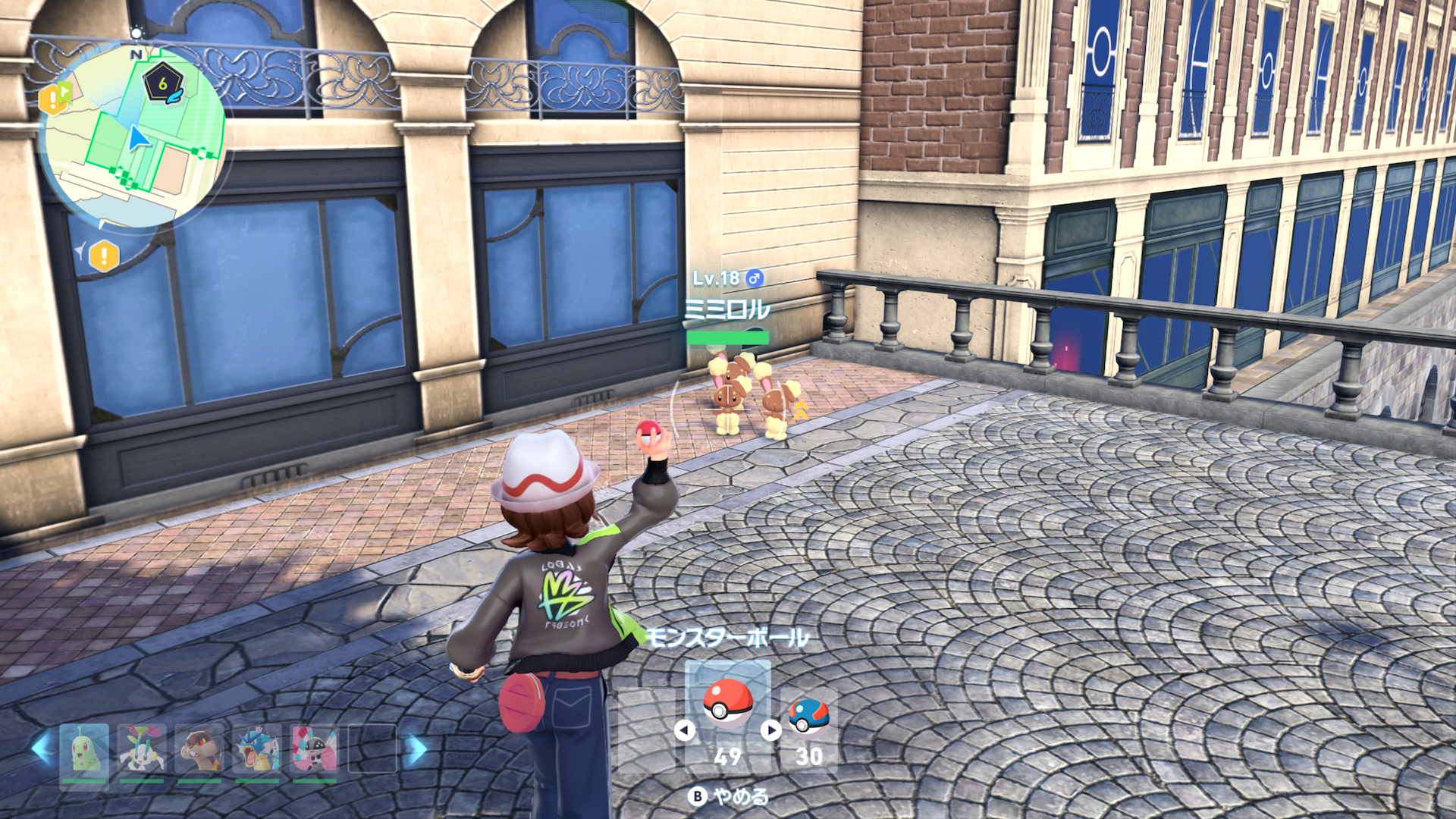This screenshot has height=819, width=1456.
Task: Choose Chikorita in the party bar
Action: 83,749
